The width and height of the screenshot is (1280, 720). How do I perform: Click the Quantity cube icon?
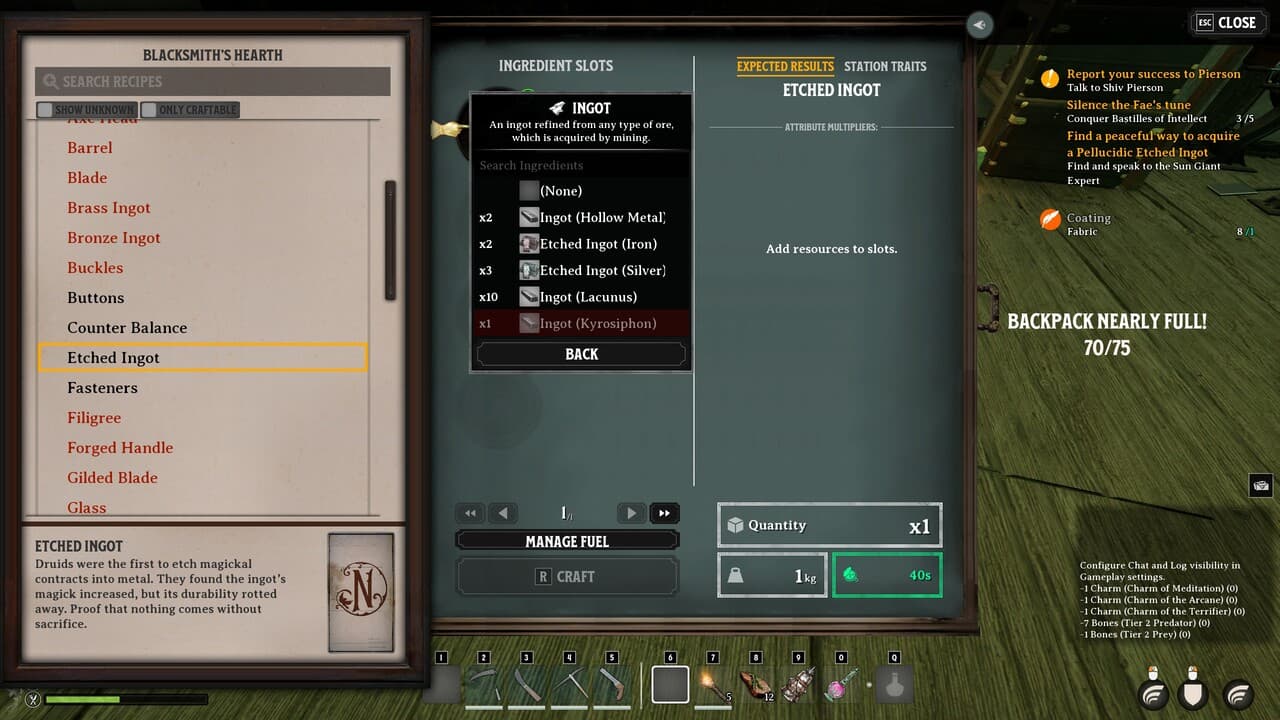(739, 524)
